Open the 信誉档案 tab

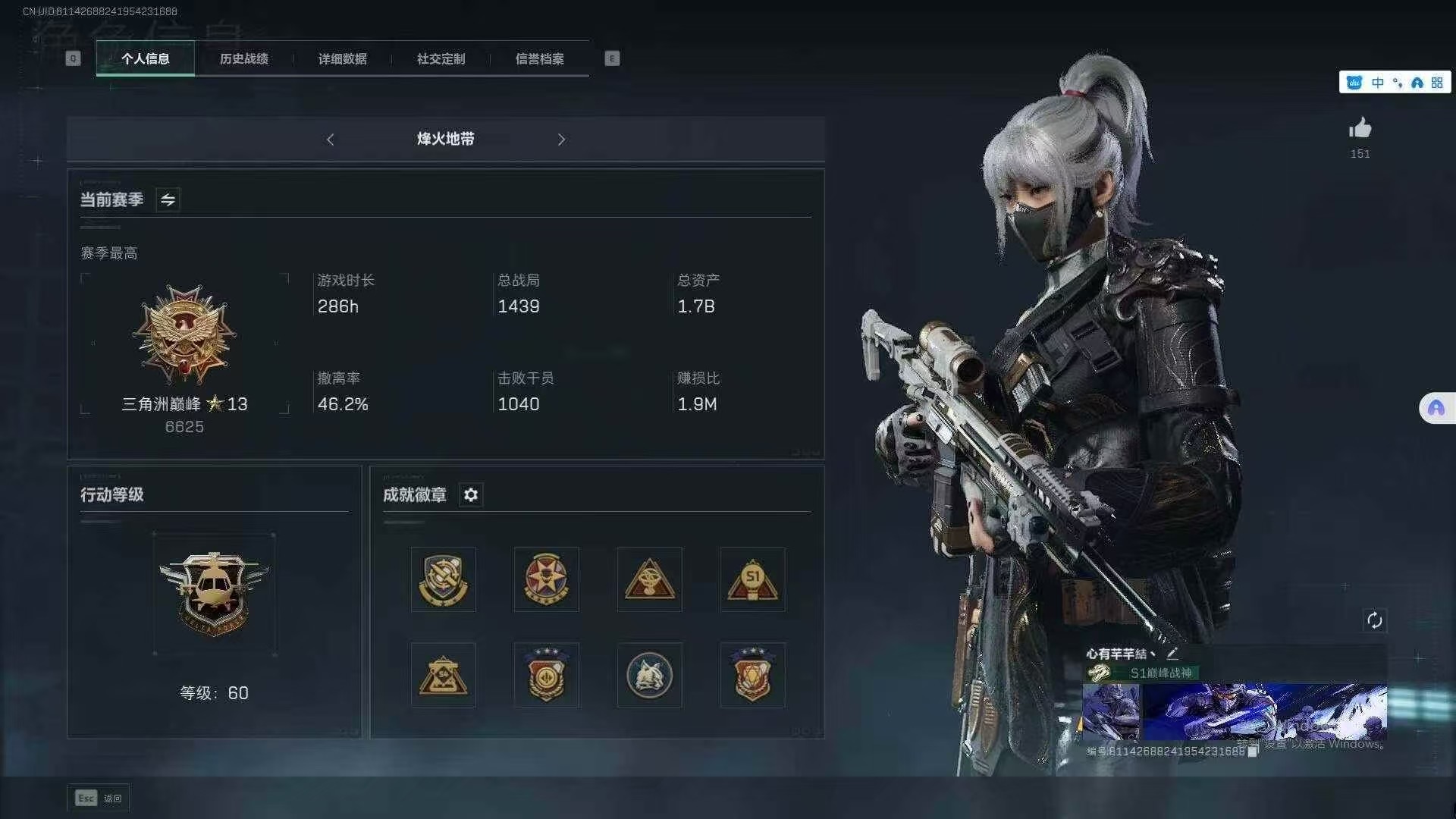[x=540, y=58]
